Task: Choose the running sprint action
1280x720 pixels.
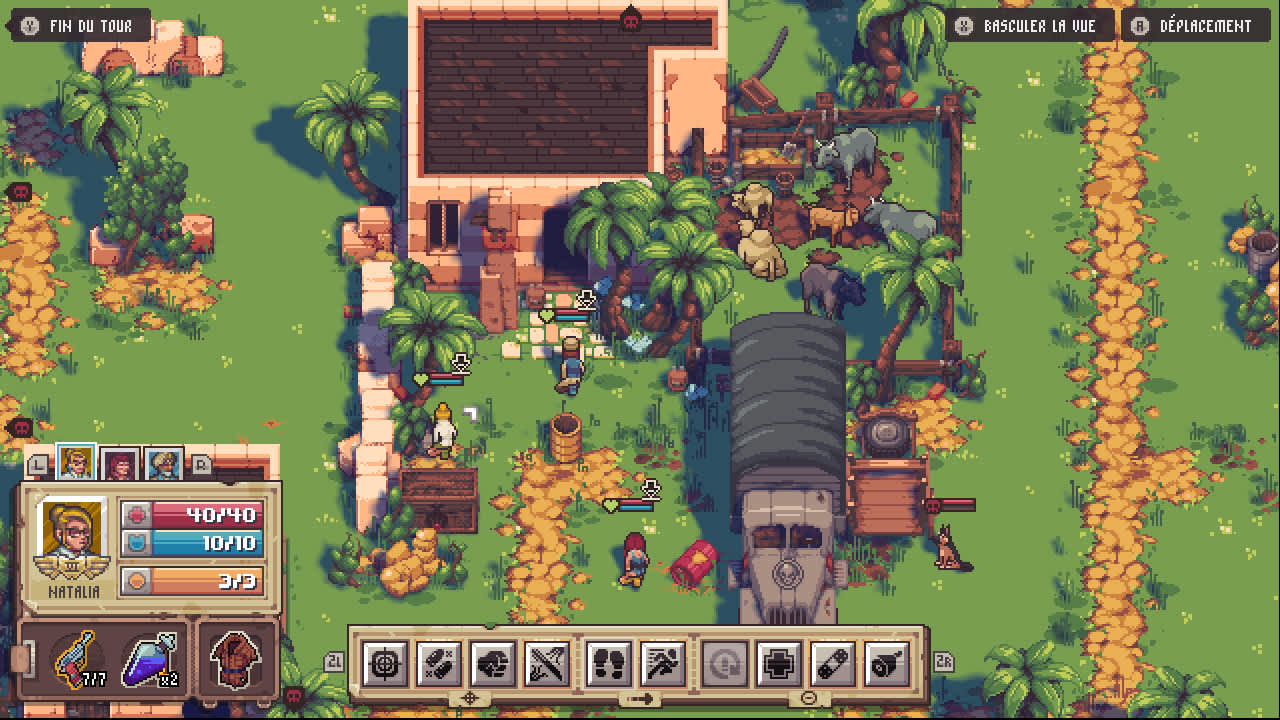Action: coord(663,663)
